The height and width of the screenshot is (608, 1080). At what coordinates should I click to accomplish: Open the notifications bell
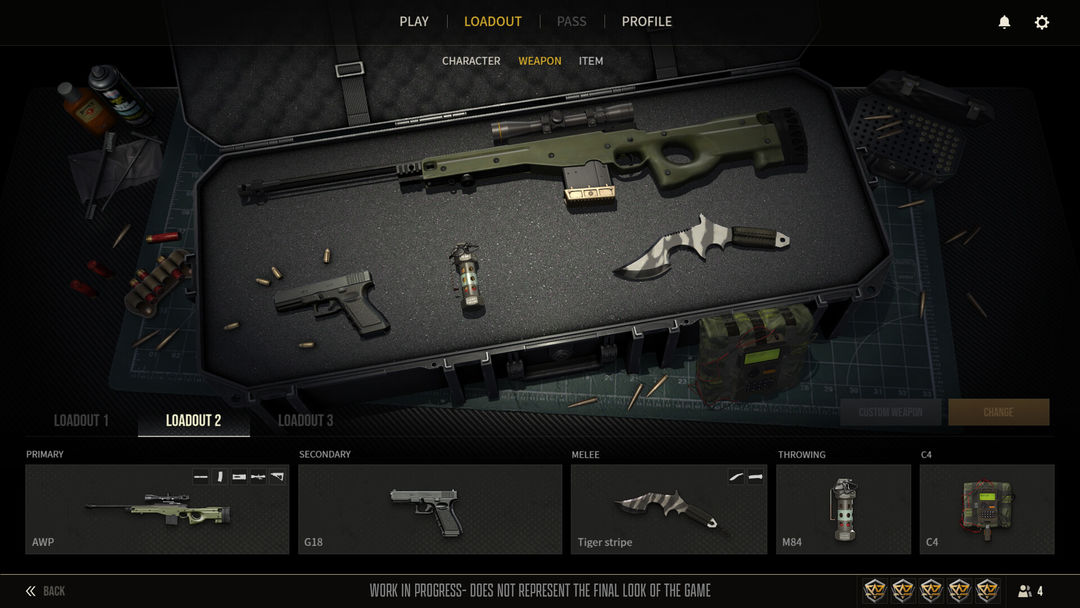coord(1004,22)
